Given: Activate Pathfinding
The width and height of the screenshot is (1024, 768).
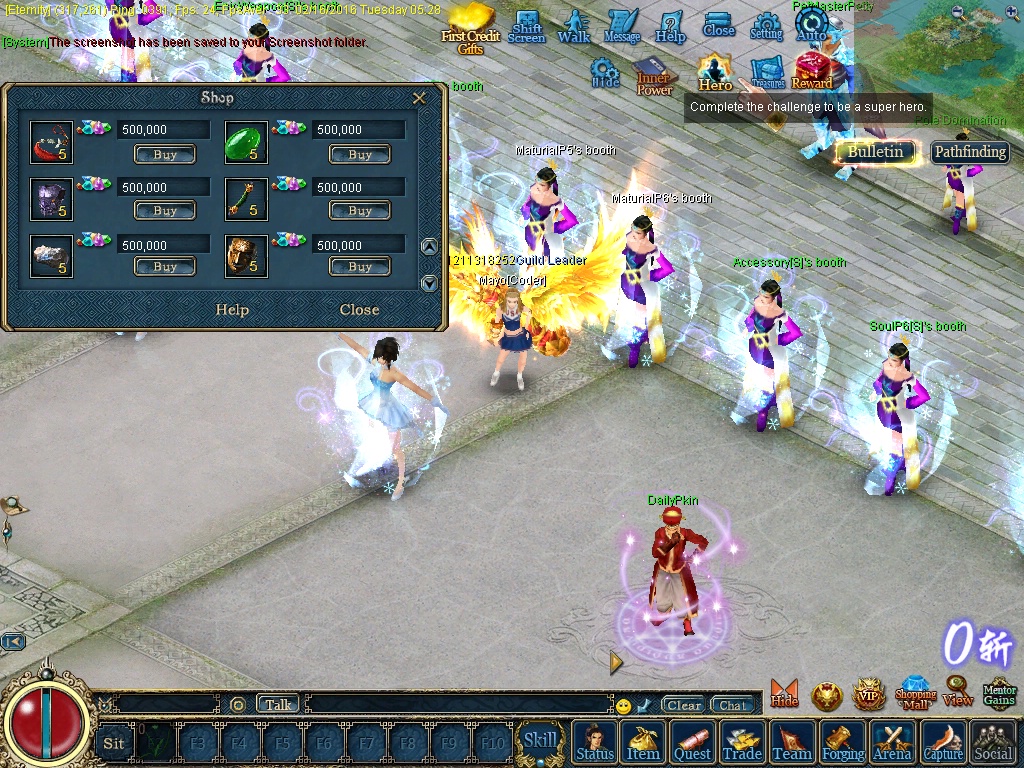Looking at the screenshot, I should tap(970, 152).
